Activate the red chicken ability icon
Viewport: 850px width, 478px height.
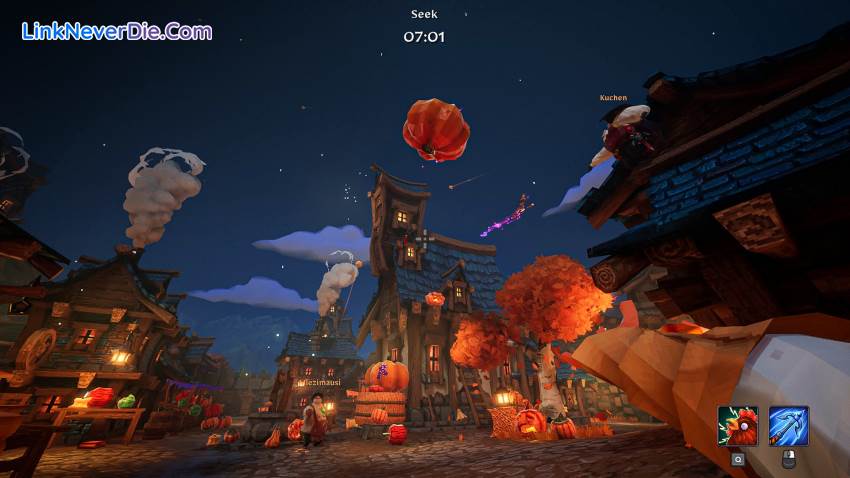pos(737,426)
